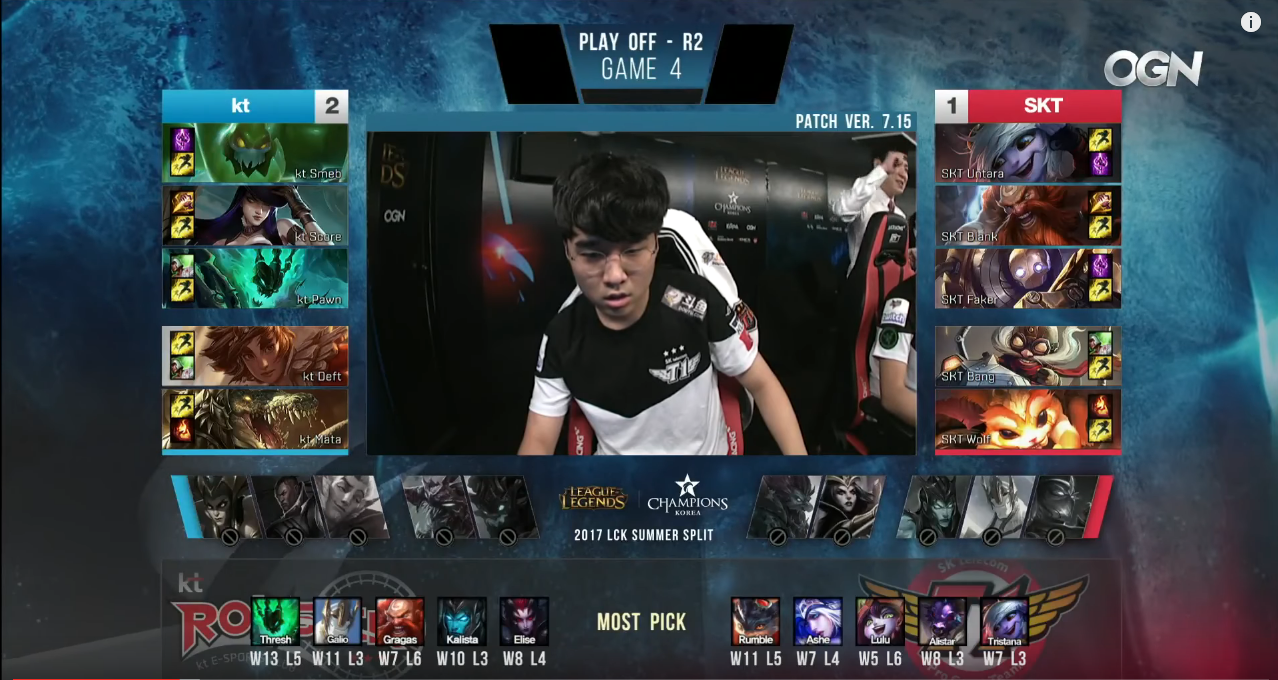Choose the Gragas most pick portrait
The image size is (1278, 680).
pyautogui.click(x=399, y=621)
